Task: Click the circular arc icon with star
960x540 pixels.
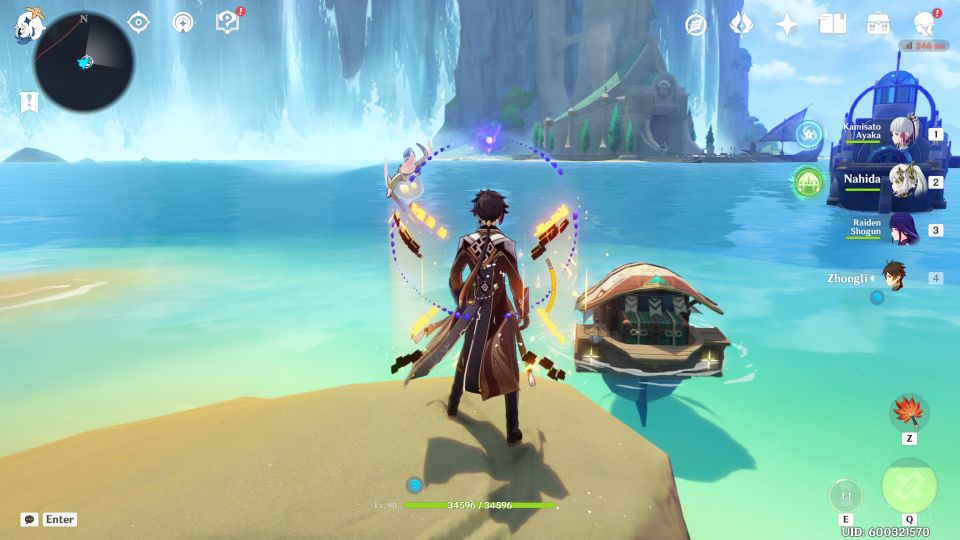Action: pos(183,22)
